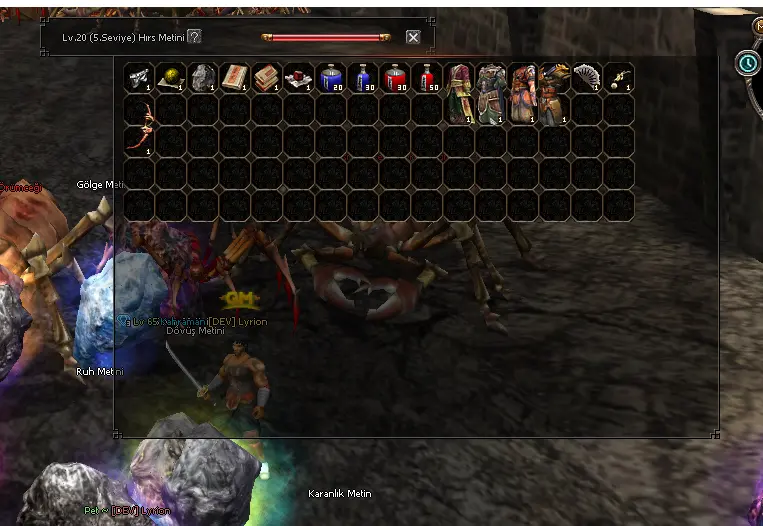This screenshot has width=763, height=526.
Task: Select the grey stone item
Action: [x=203, y=77]
